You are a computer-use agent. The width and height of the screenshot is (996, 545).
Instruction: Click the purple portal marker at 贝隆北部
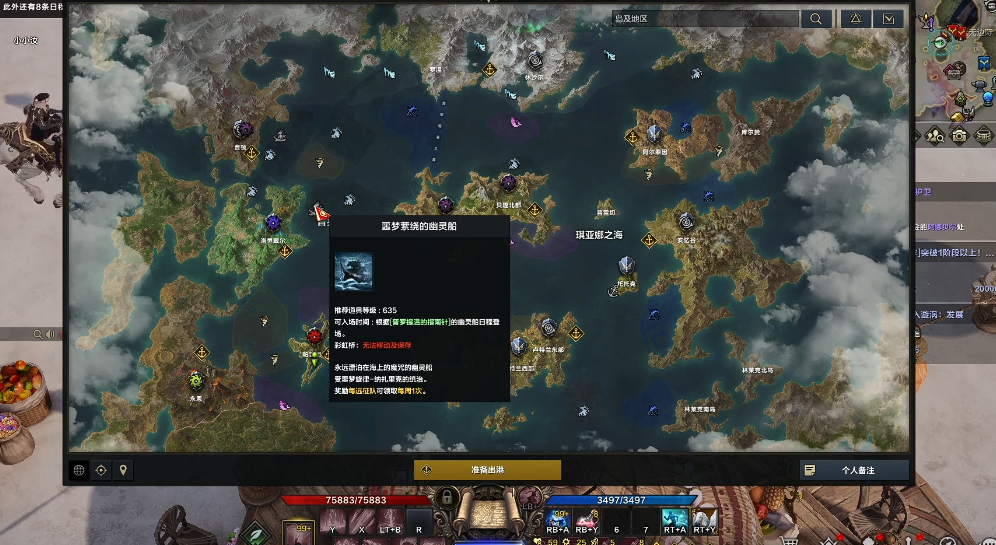(508, 182)
